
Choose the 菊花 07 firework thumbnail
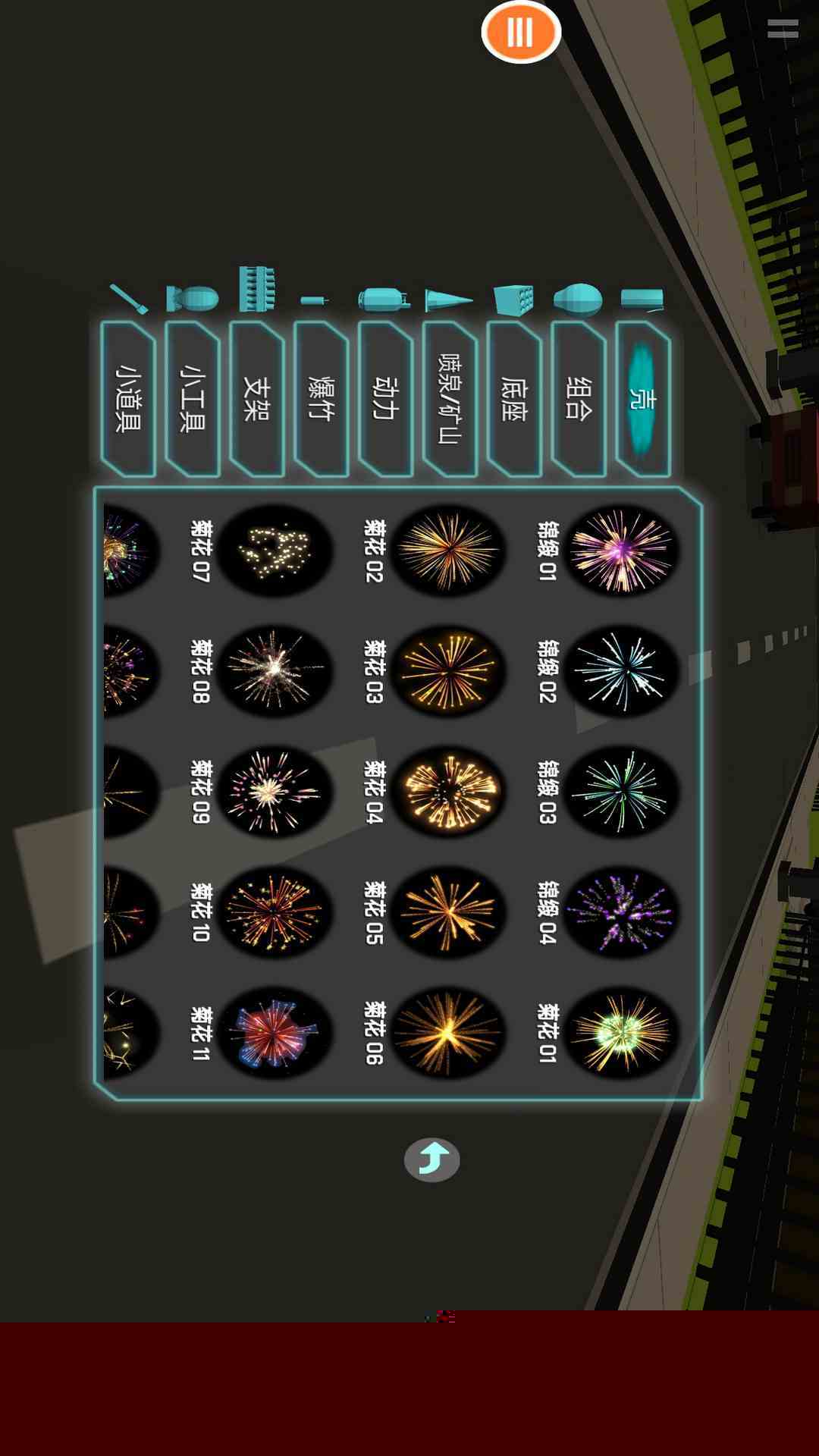point(275,550)
